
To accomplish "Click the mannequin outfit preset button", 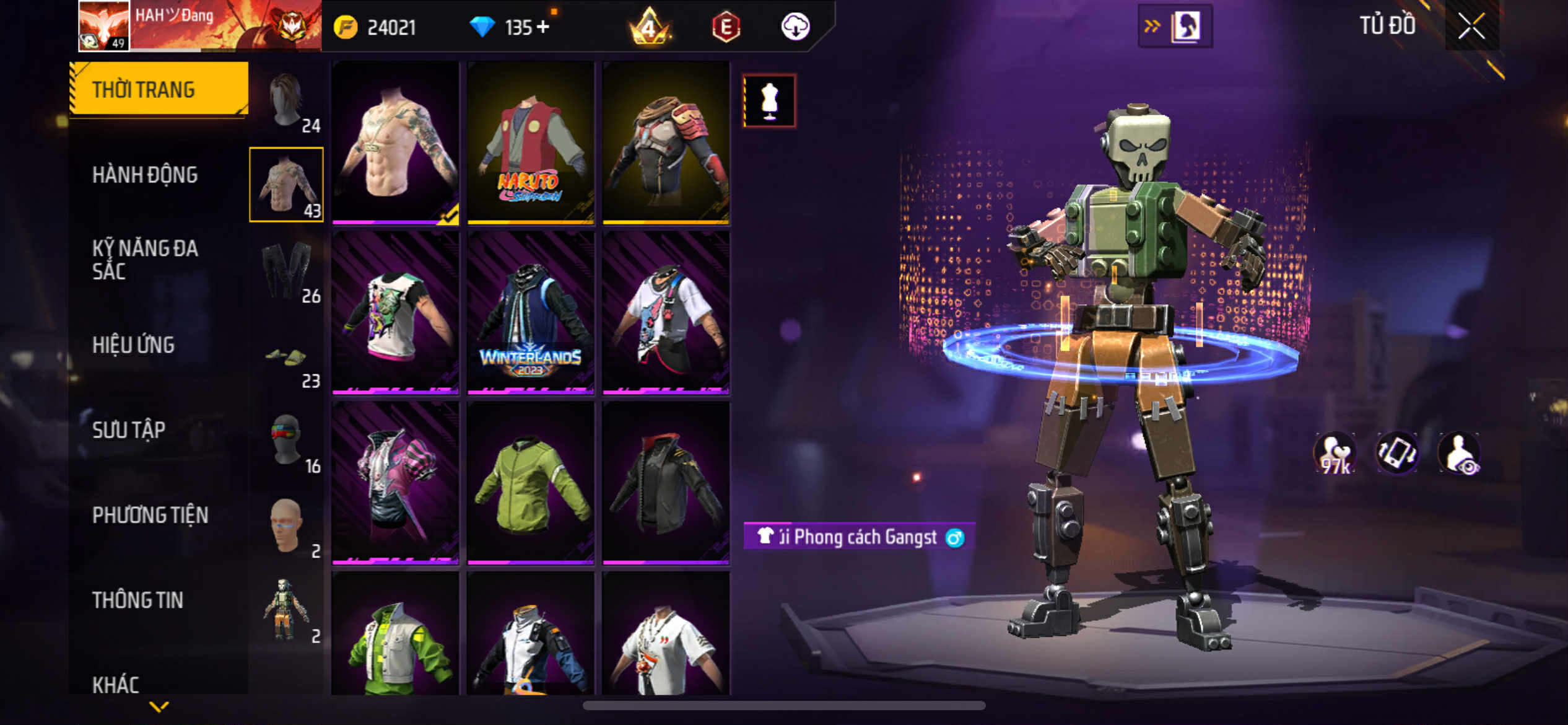I will pos(769,101).
